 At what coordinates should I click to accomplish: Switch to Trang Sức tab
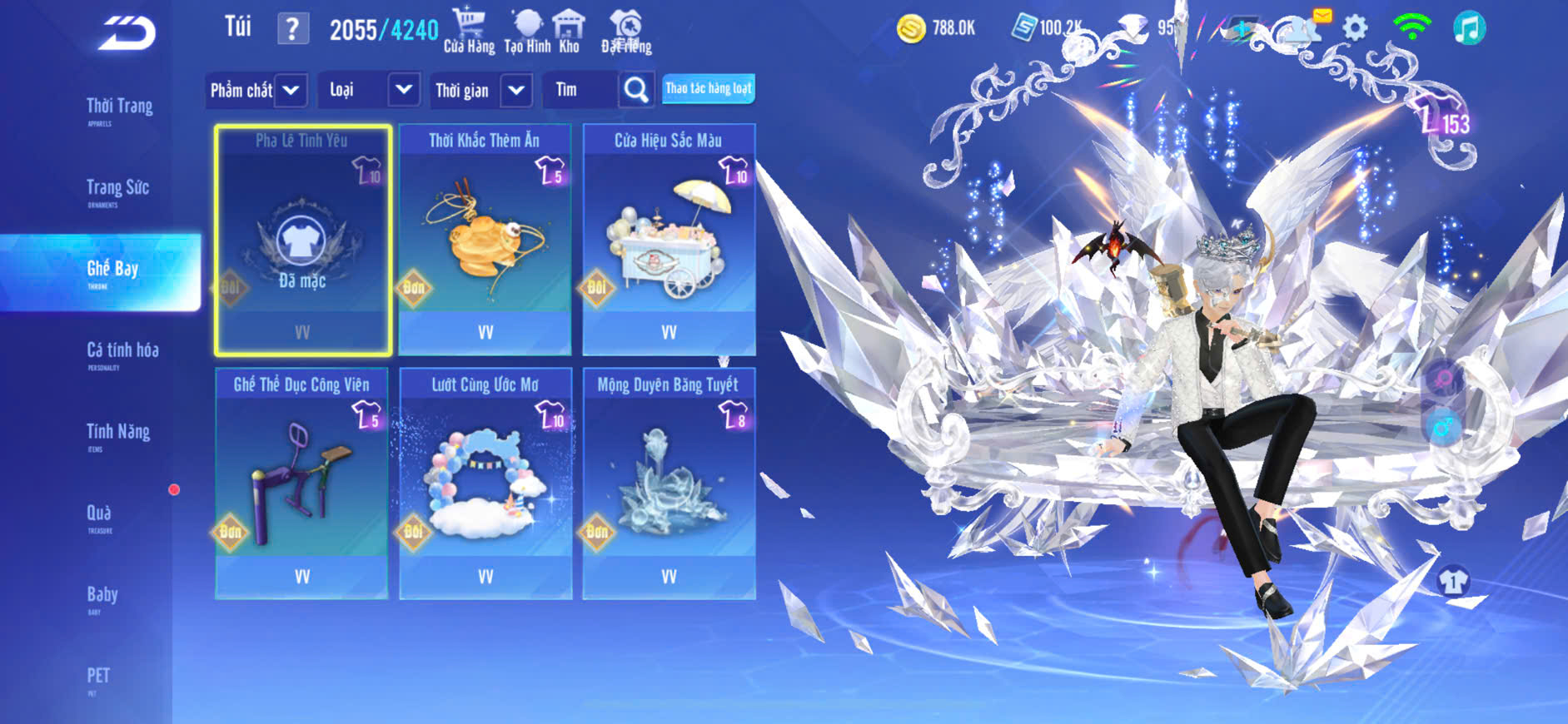[x=117, y=189]
